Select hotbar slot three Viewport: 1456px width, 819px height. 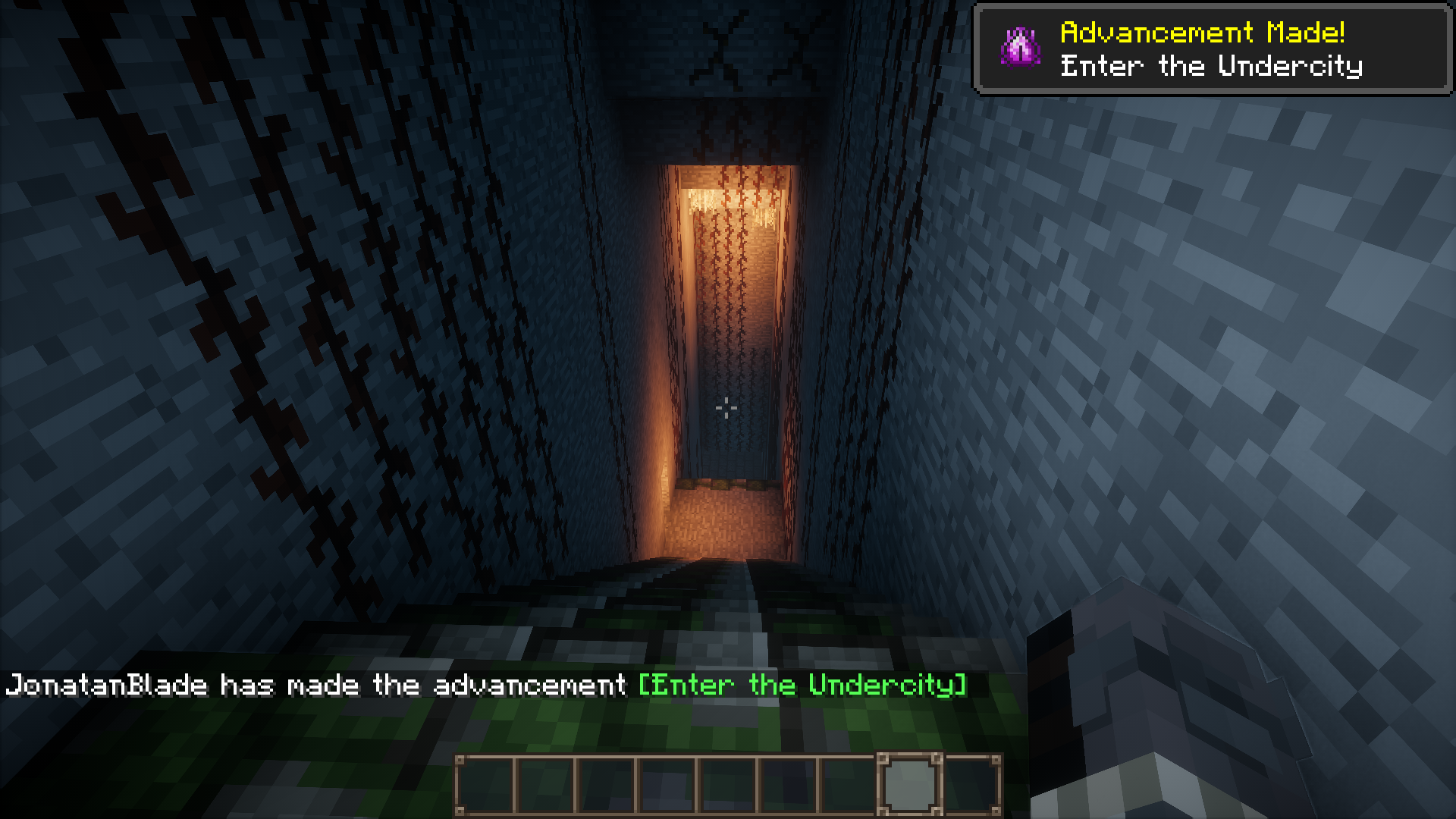point(607,781)
